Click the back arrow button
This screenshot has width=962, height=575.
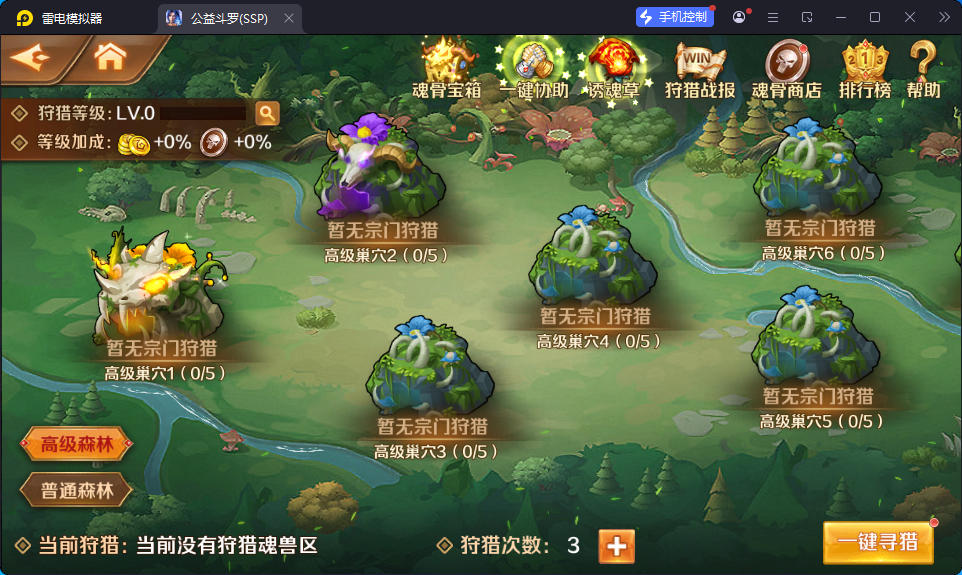click(x=33, y=58)
